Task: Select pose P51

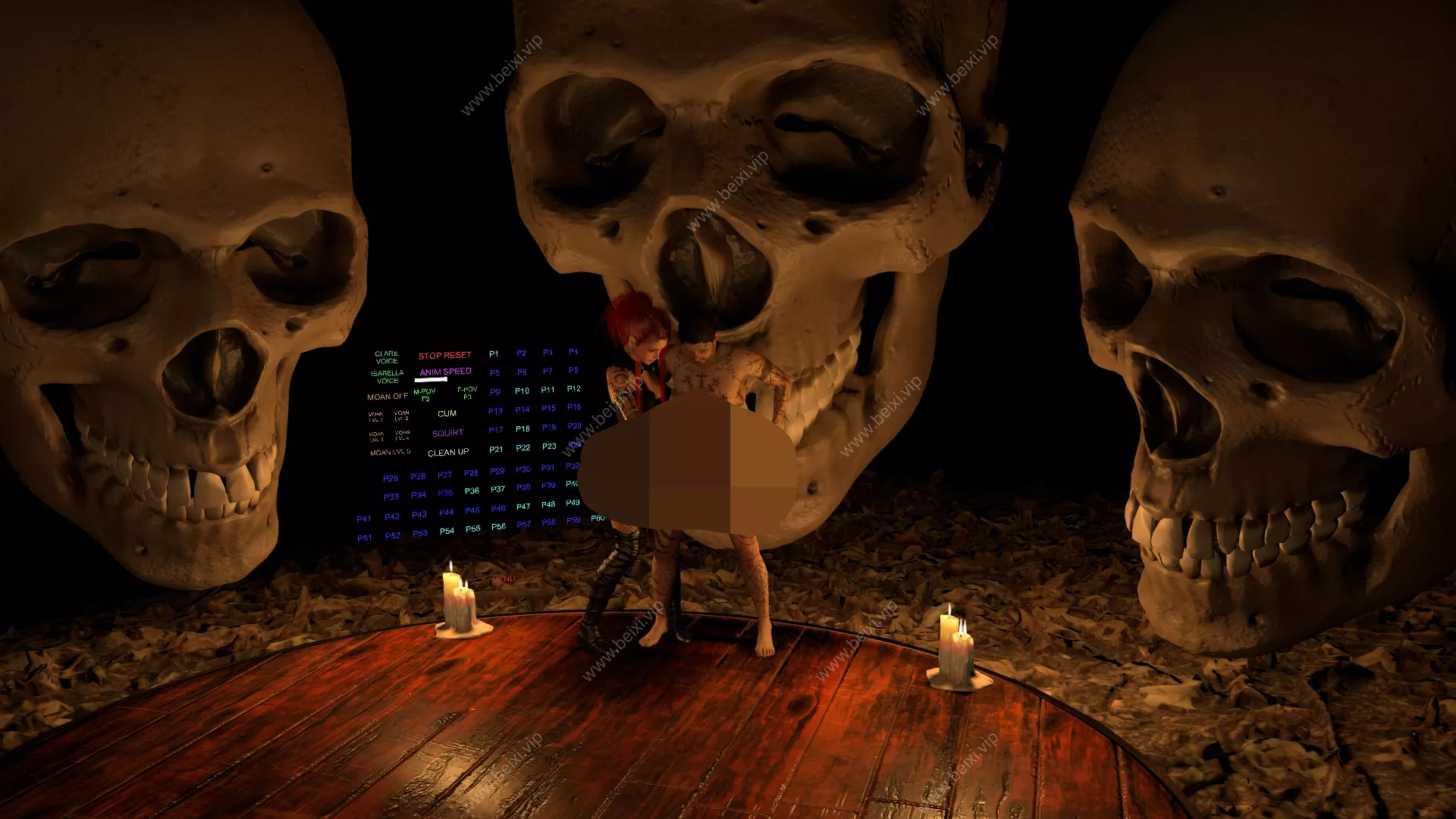Action: click(x=366, y=536)
